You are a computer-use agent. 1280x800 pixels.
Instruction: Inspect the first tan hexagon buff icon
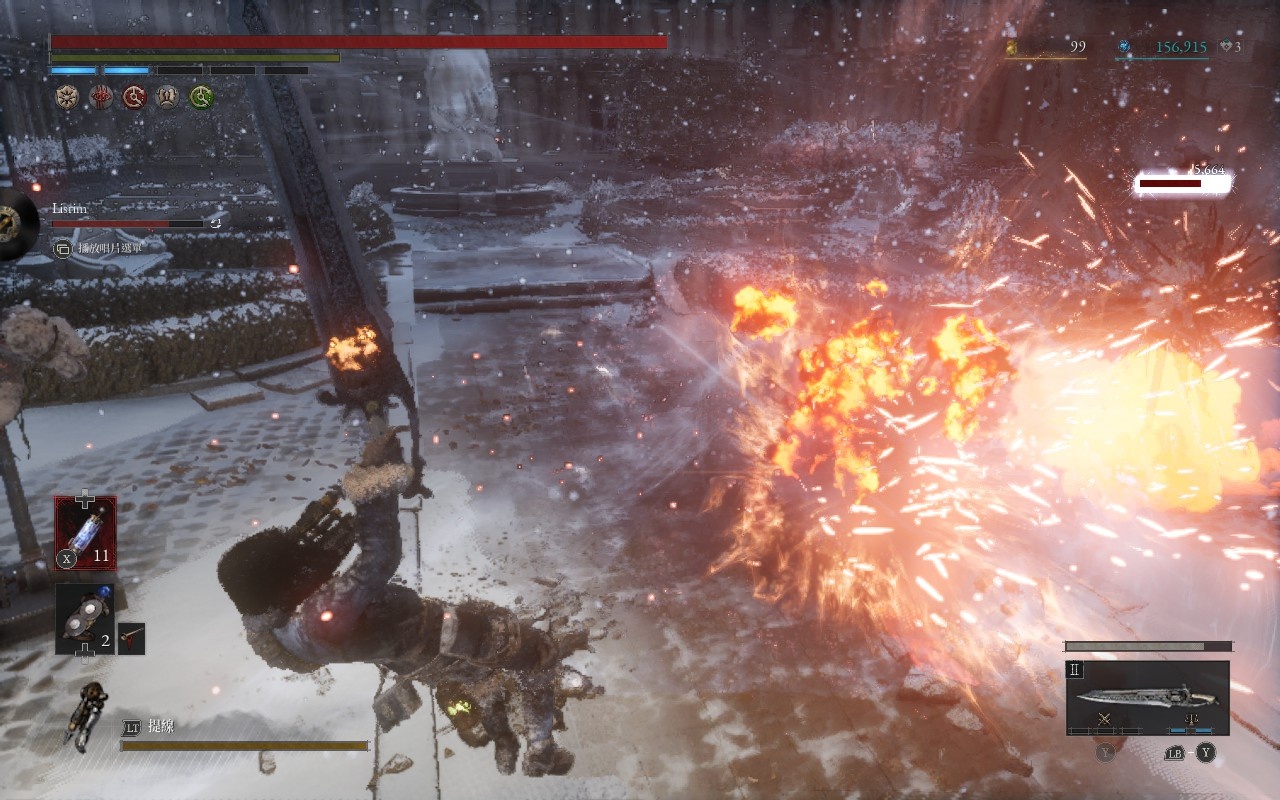[x=67, y=97]
